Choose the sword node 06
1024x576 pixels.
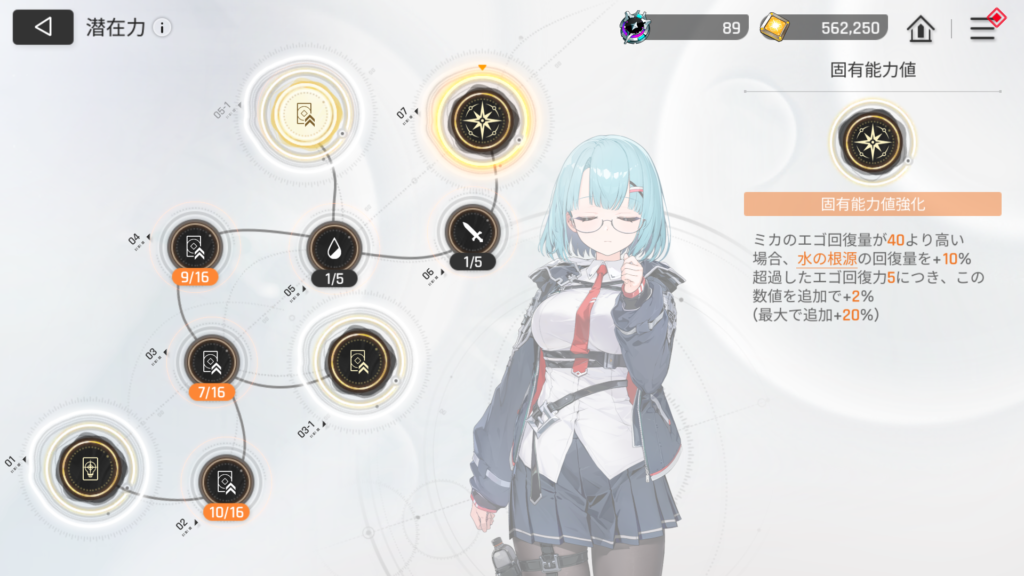pos(472,233)
